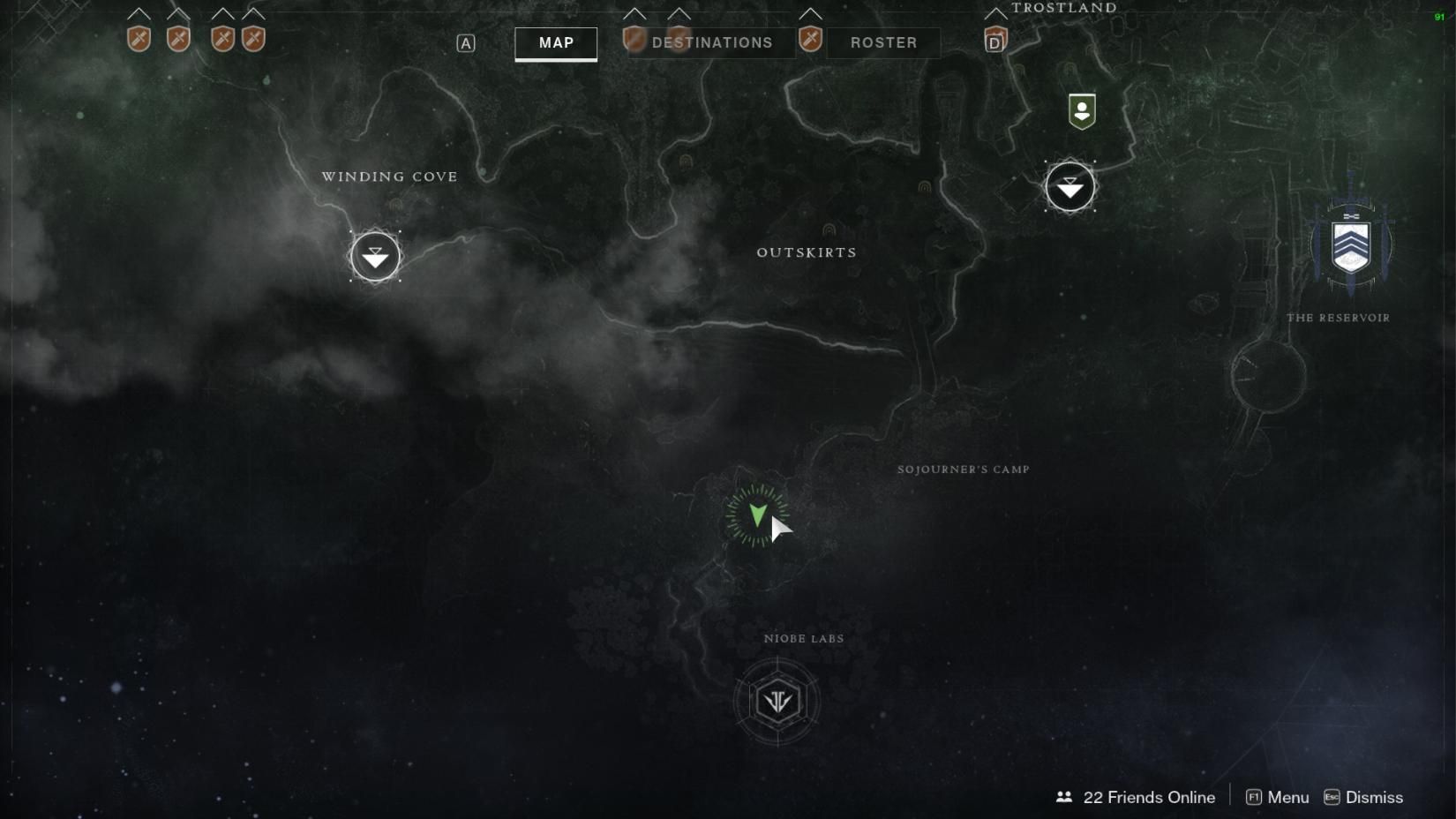Switch to the Destinations tab
This screenshot has height=819, width=1456.
[711, 42]
